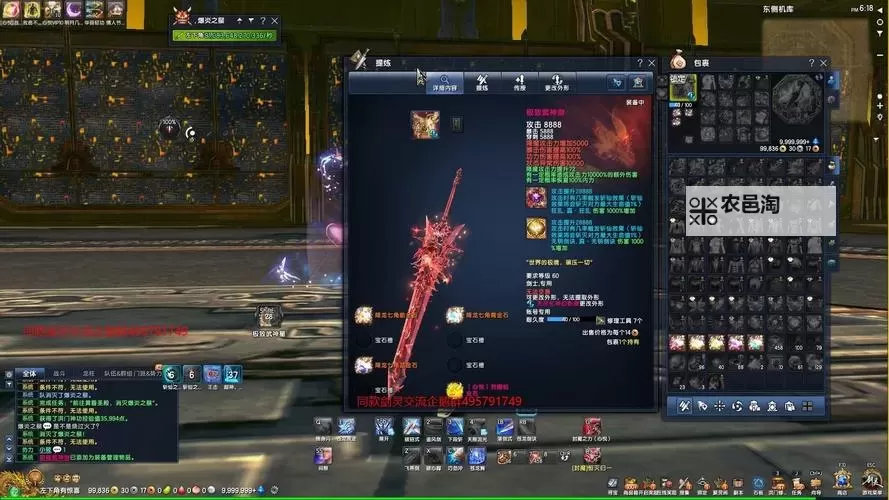Select the weapon portrait icon in refinement panel
Image resolution: width=889 pixels, height=500 pixels.
(x=424, y=124)
